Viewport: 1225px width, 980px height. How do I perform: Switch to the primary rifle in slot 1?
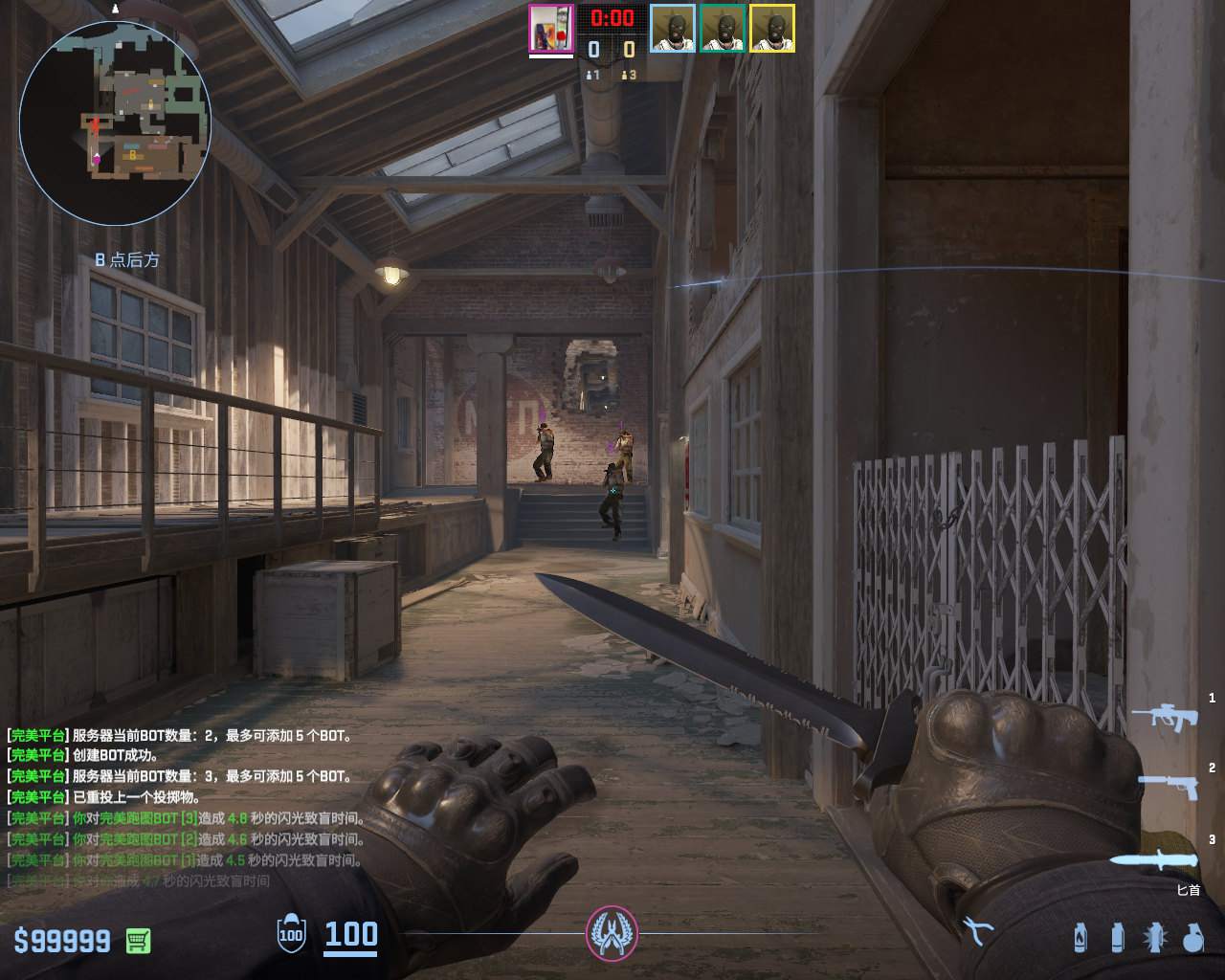(x=1166, y=716)
